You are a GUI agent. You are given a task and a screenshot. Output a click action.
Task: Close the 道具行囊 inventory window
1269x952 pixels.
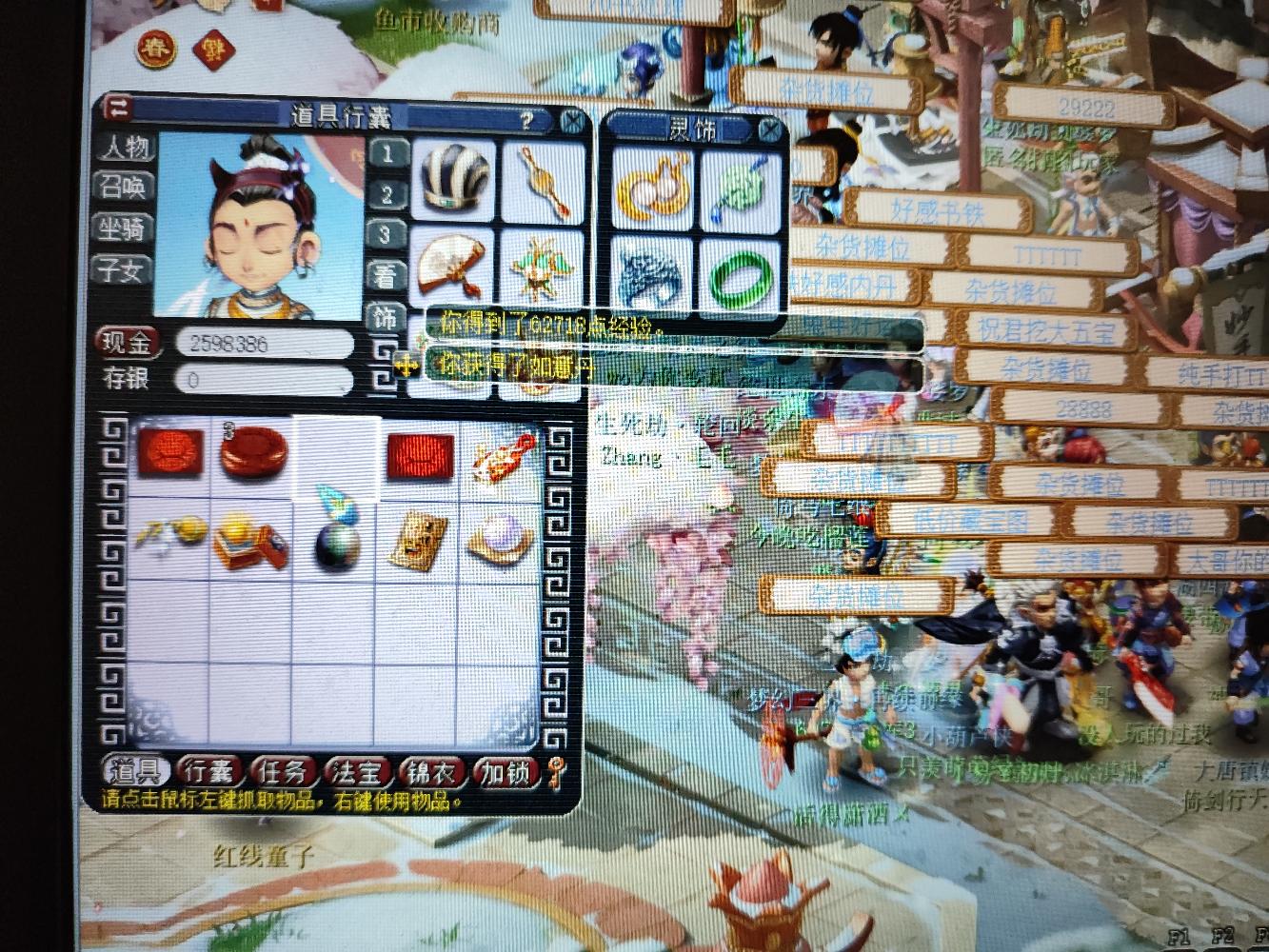point(572,121)
